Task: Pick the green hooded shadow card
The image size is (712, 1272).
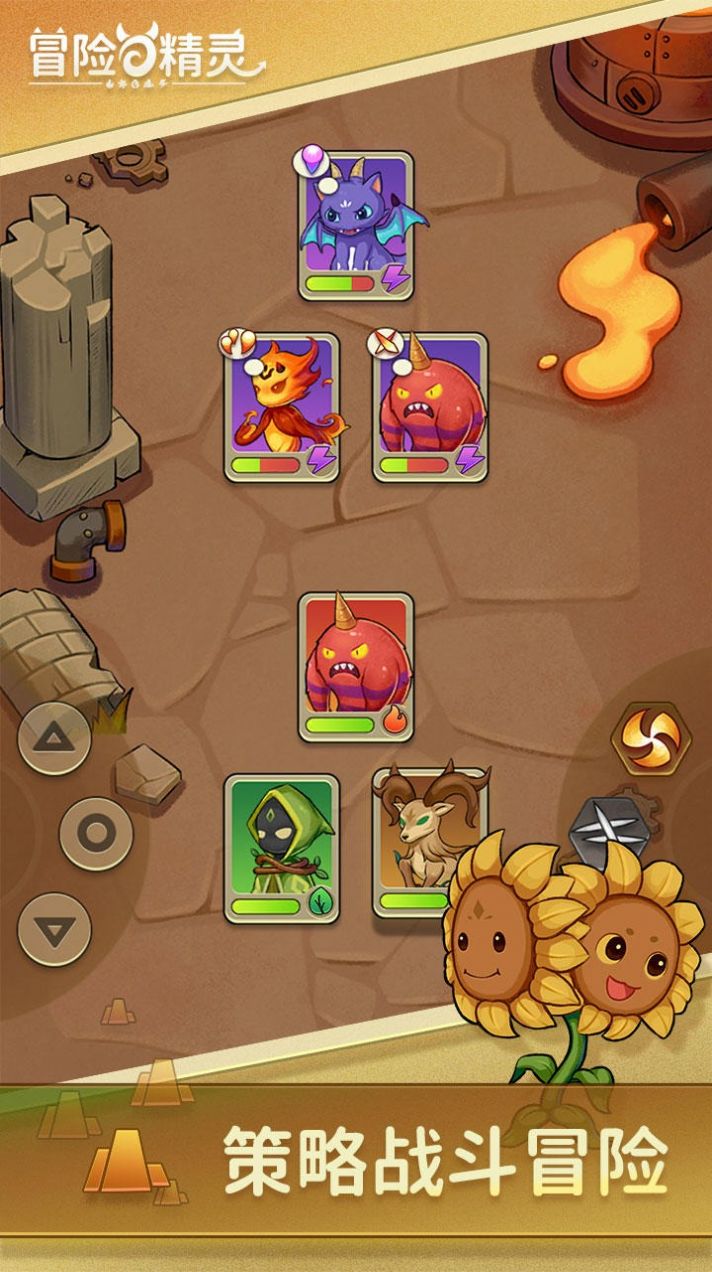Action: (x=281, y=847)
